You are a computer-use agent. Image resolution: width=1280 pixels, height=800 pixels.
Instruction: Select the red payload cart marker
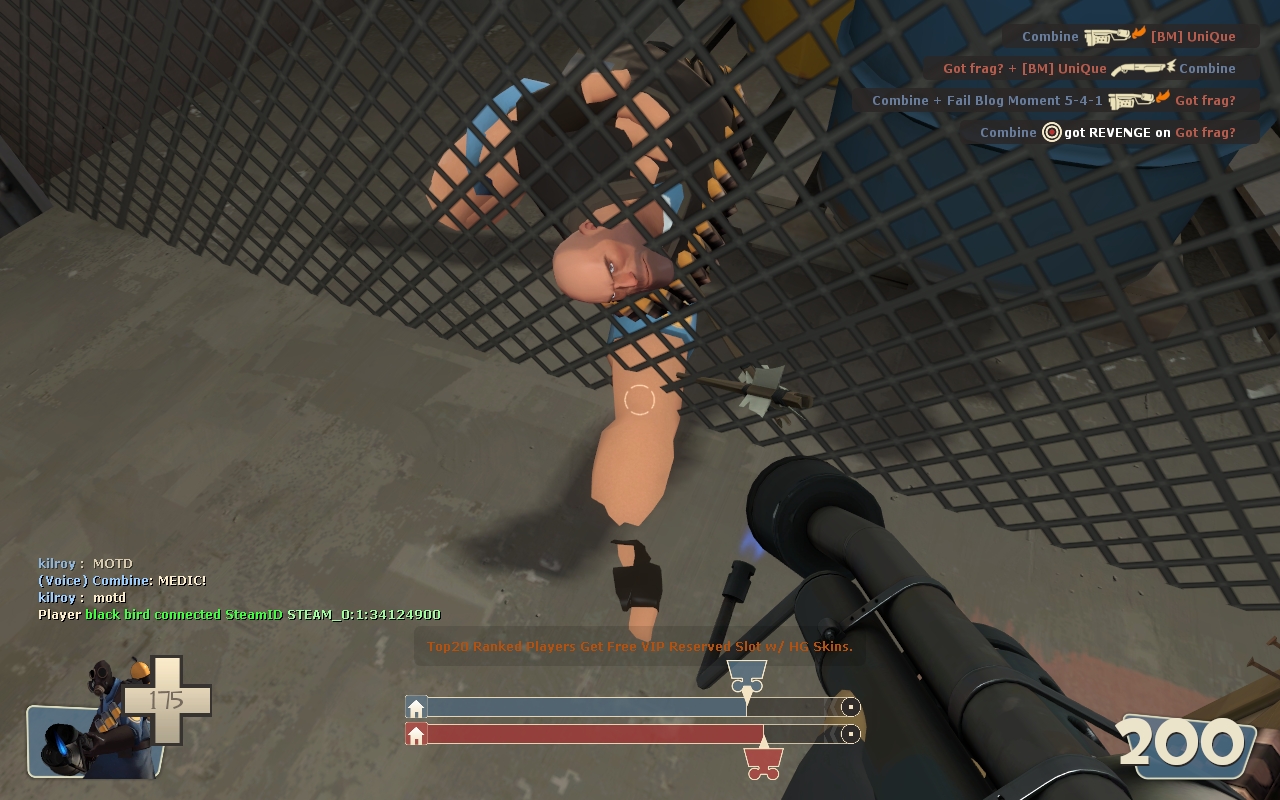(x=763, y=763)
